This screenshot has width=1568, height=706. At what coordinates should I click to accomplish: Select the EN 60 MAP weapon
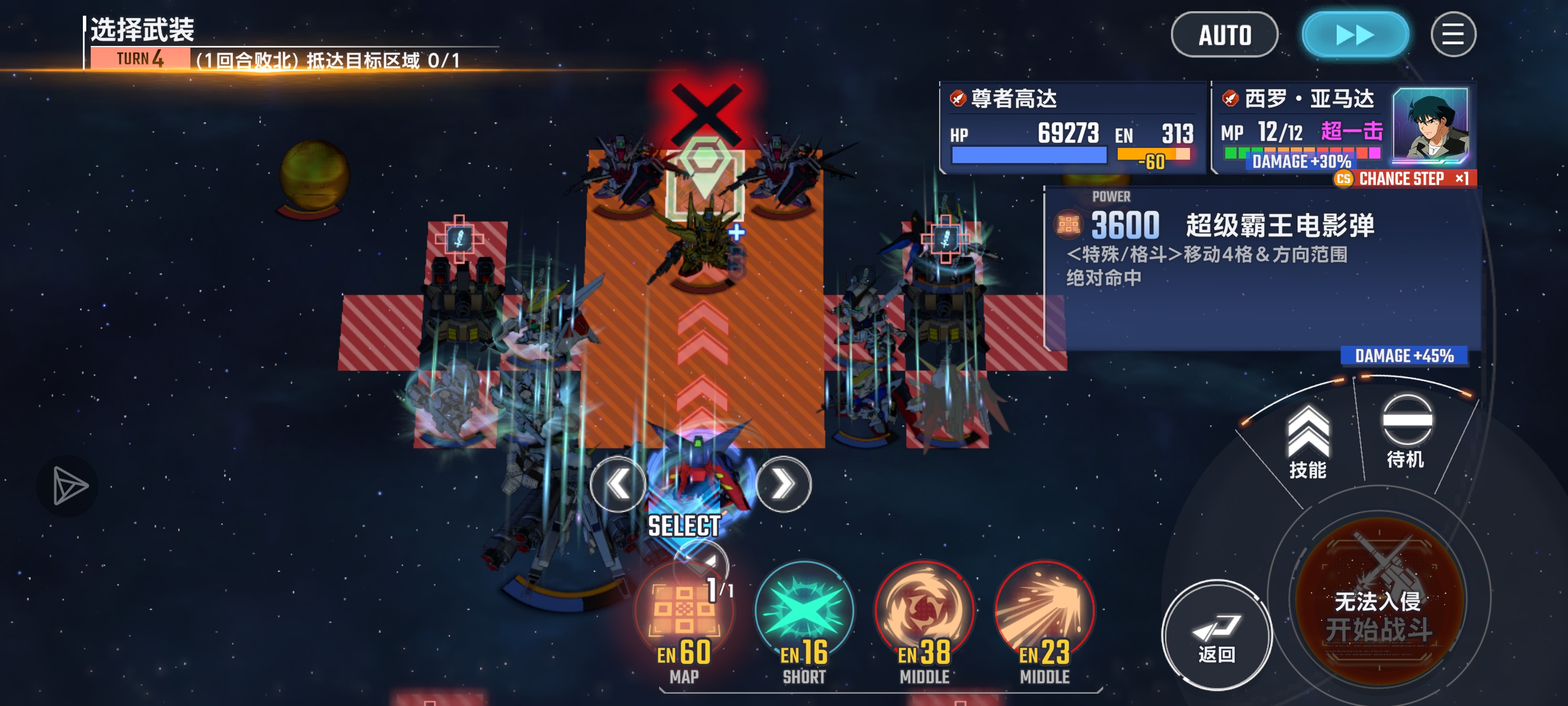[x=684, y=615]
